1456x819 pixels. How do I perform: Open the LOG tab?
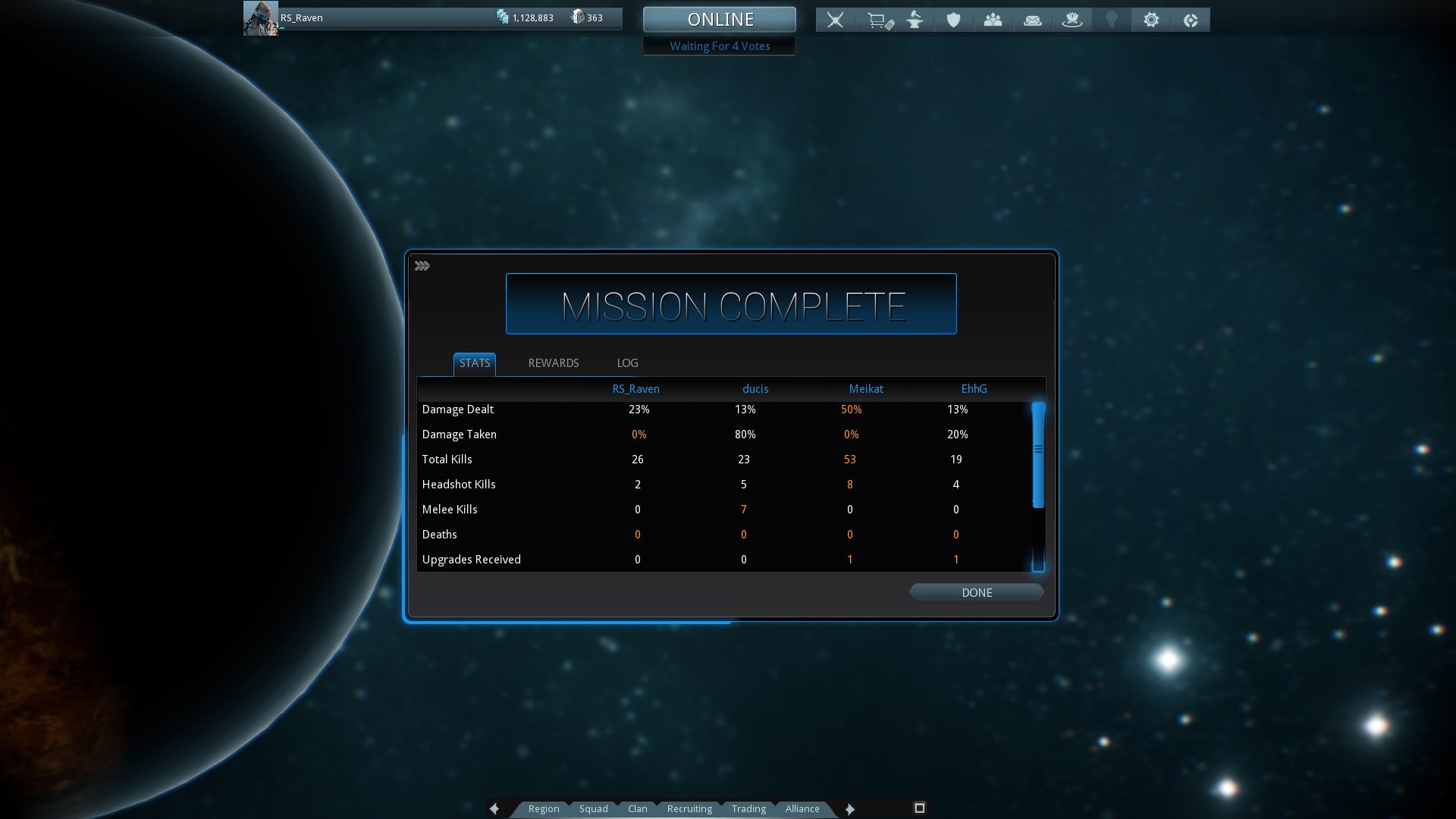pos(627,363)
